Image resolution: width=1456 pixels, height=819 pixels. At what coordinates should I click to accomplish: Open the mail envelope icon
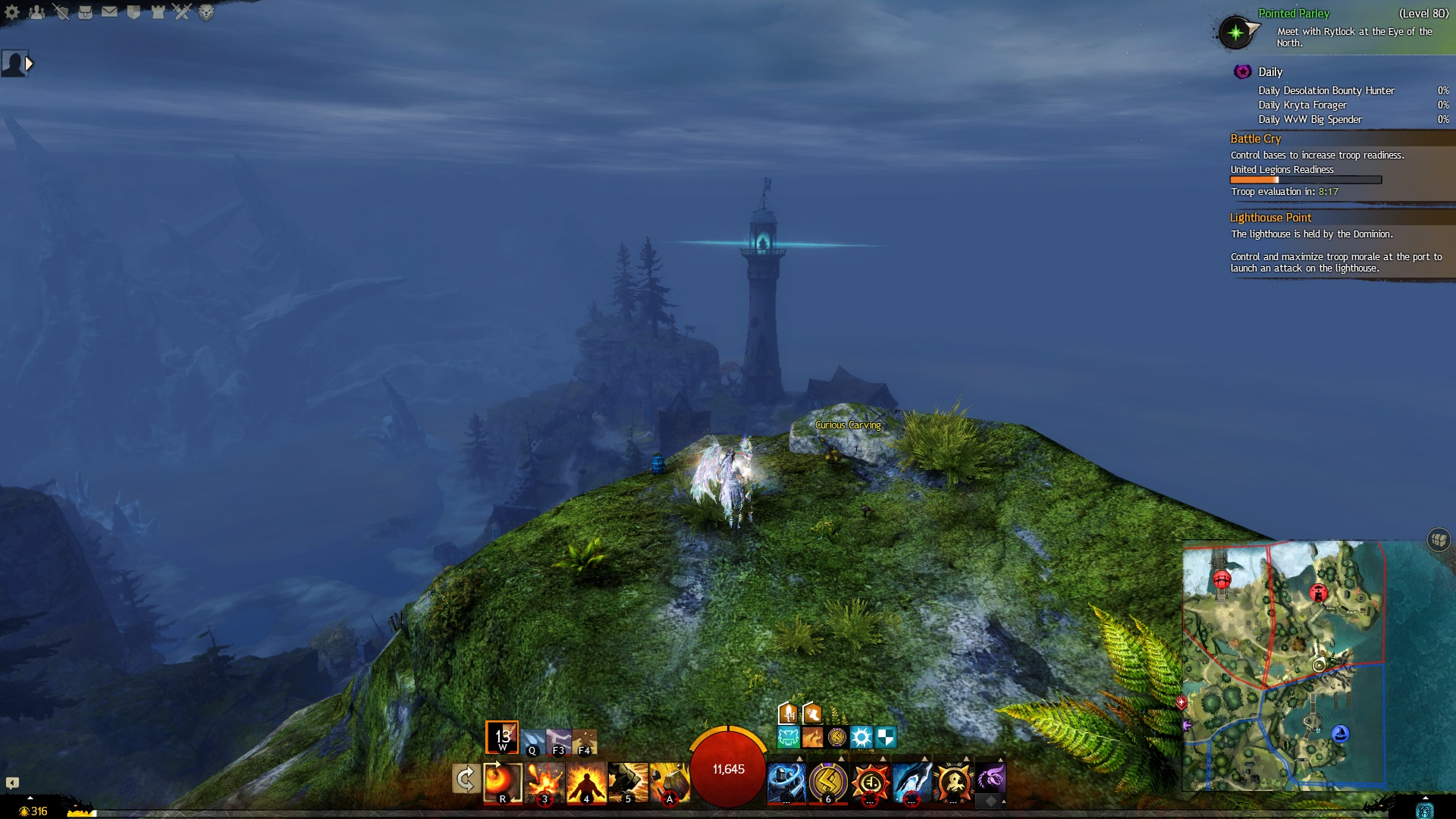click(x=110, y=12)
